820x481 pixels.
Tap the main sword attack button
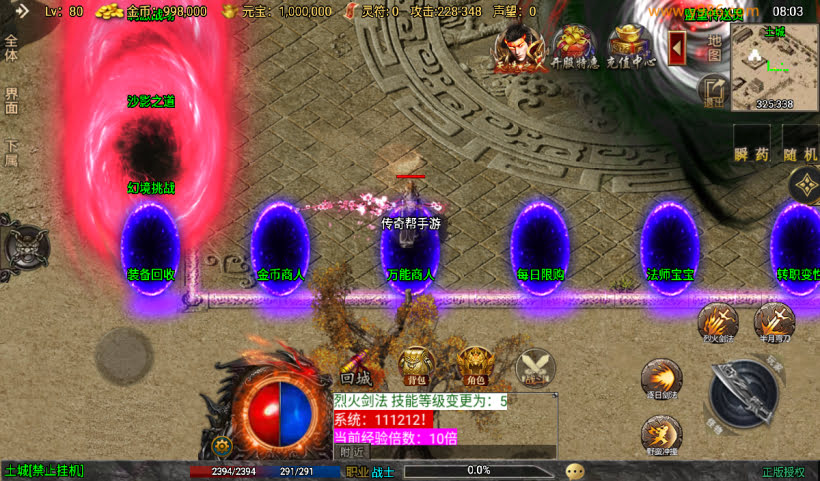747,392
